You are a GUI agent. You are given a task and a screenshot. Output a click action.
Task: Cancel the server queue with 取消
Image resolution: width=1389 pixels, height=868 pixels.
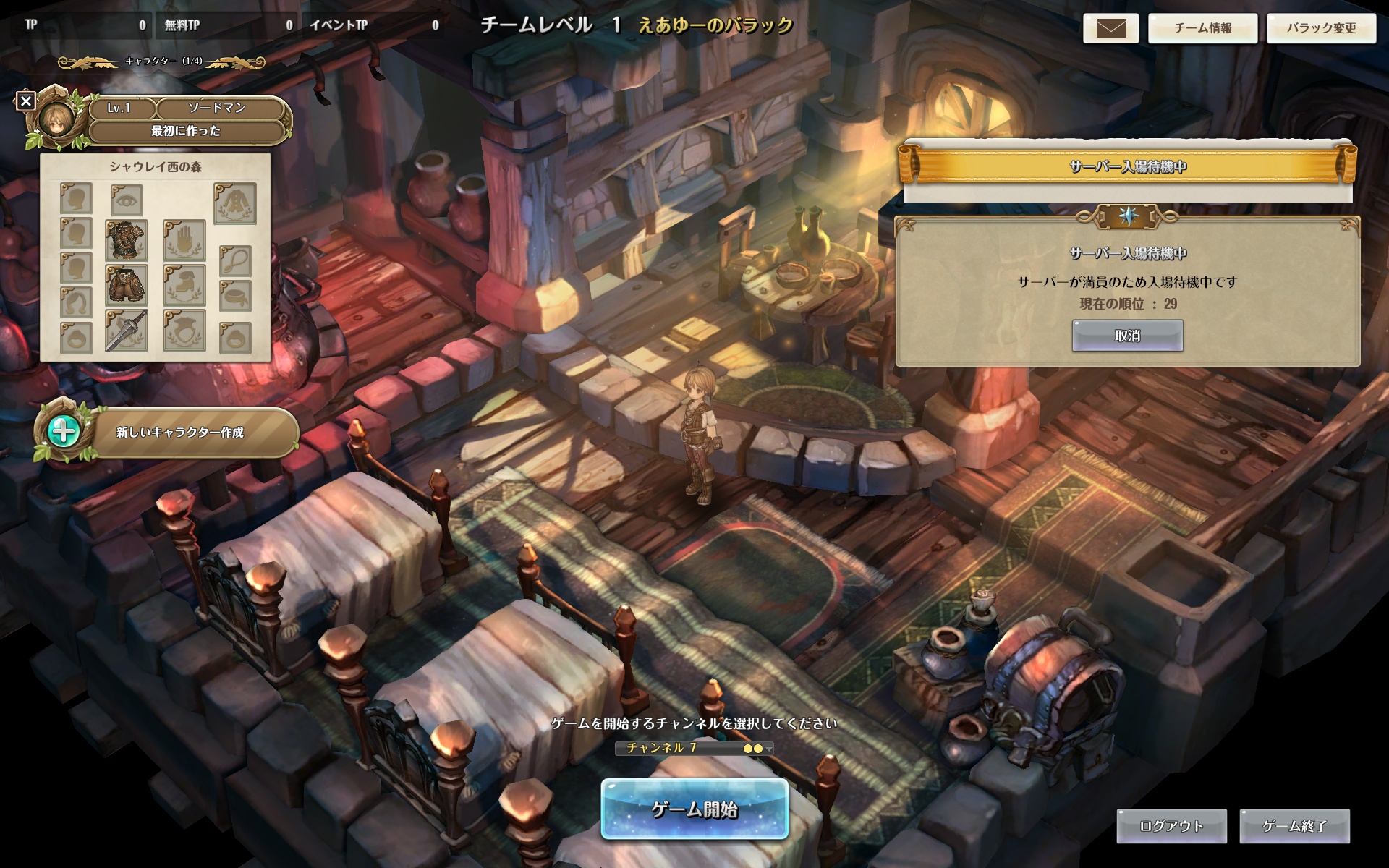[1127, 336]
